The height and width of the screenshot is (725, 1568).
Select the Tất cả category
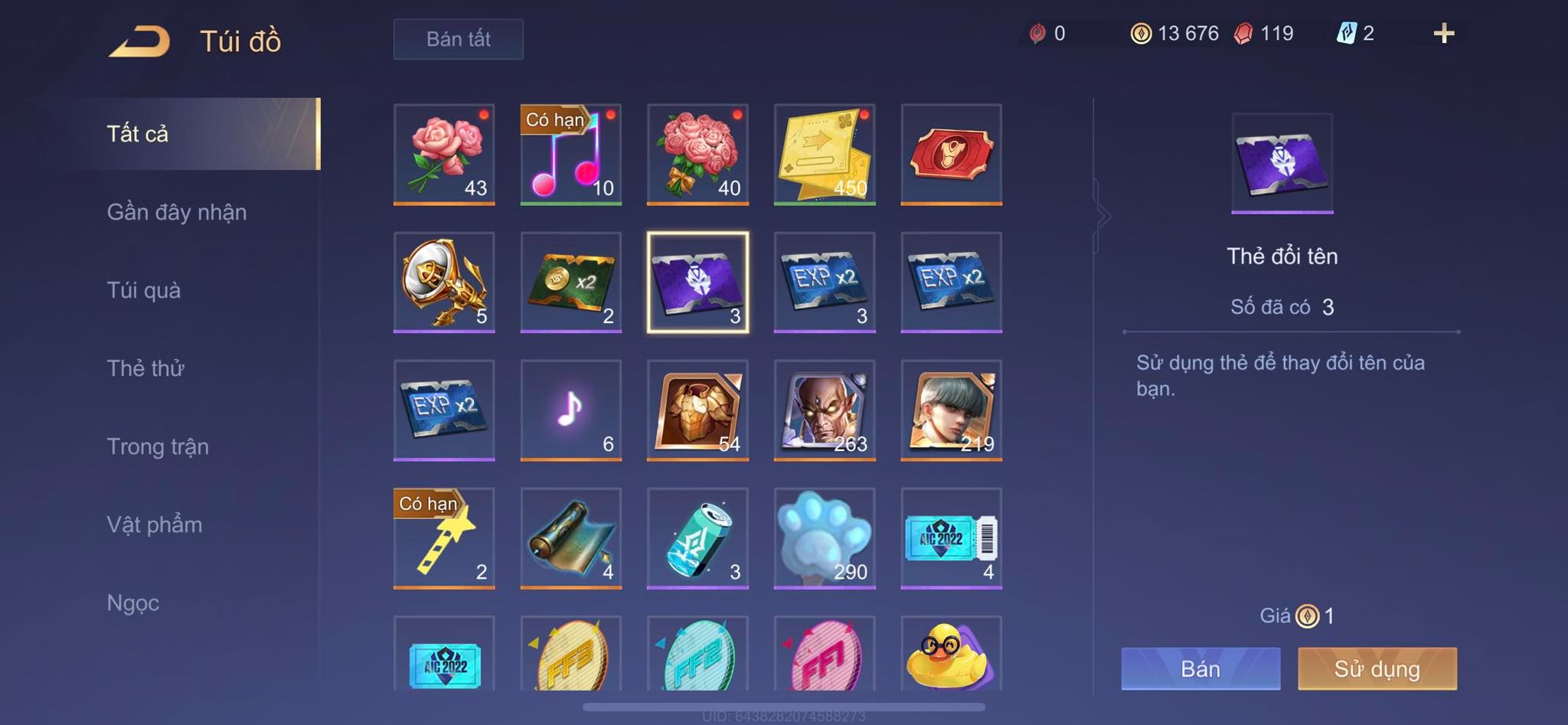pos(138,134)
